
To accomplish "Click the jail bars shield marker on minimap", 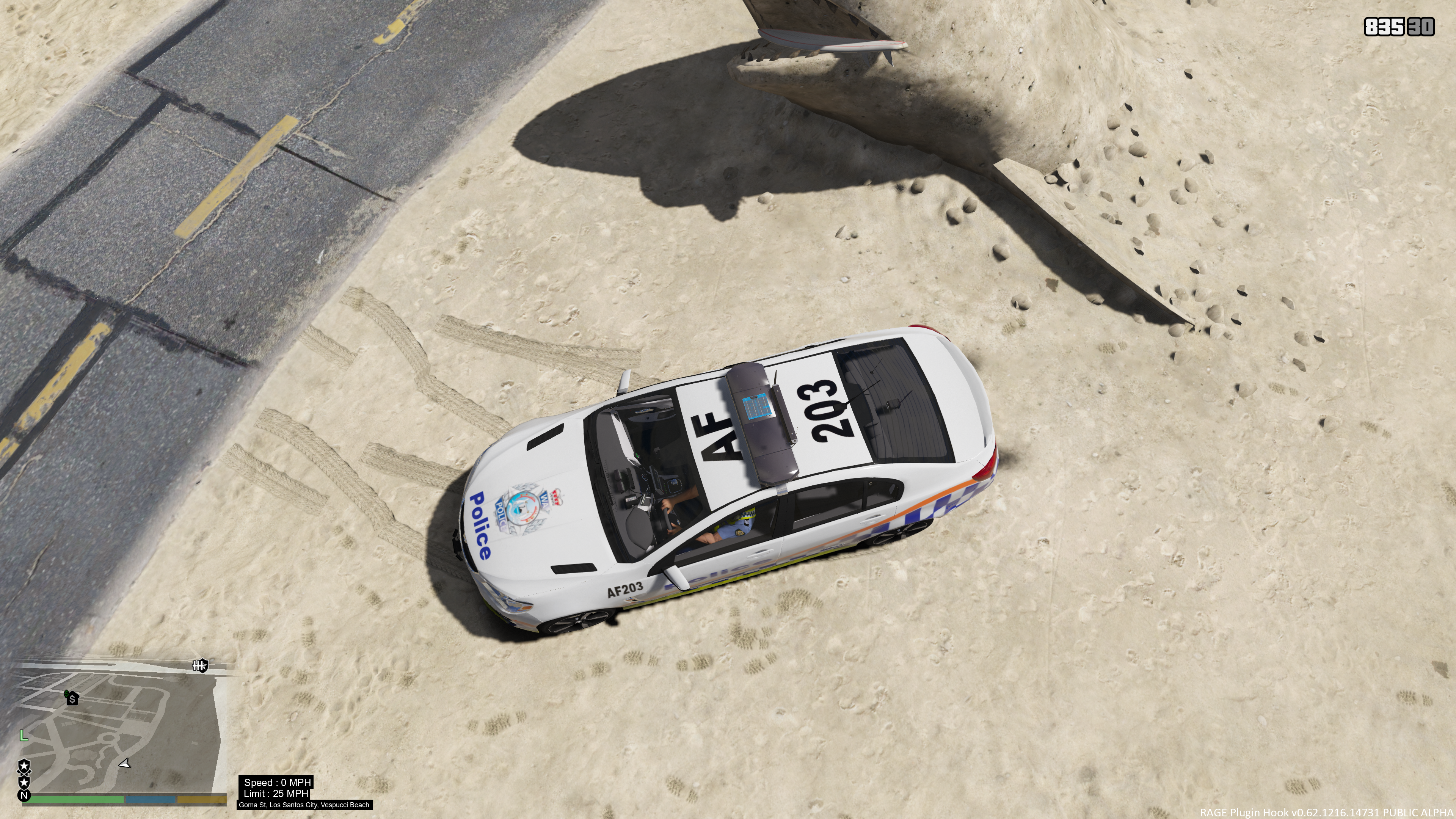I will point(199,666).
